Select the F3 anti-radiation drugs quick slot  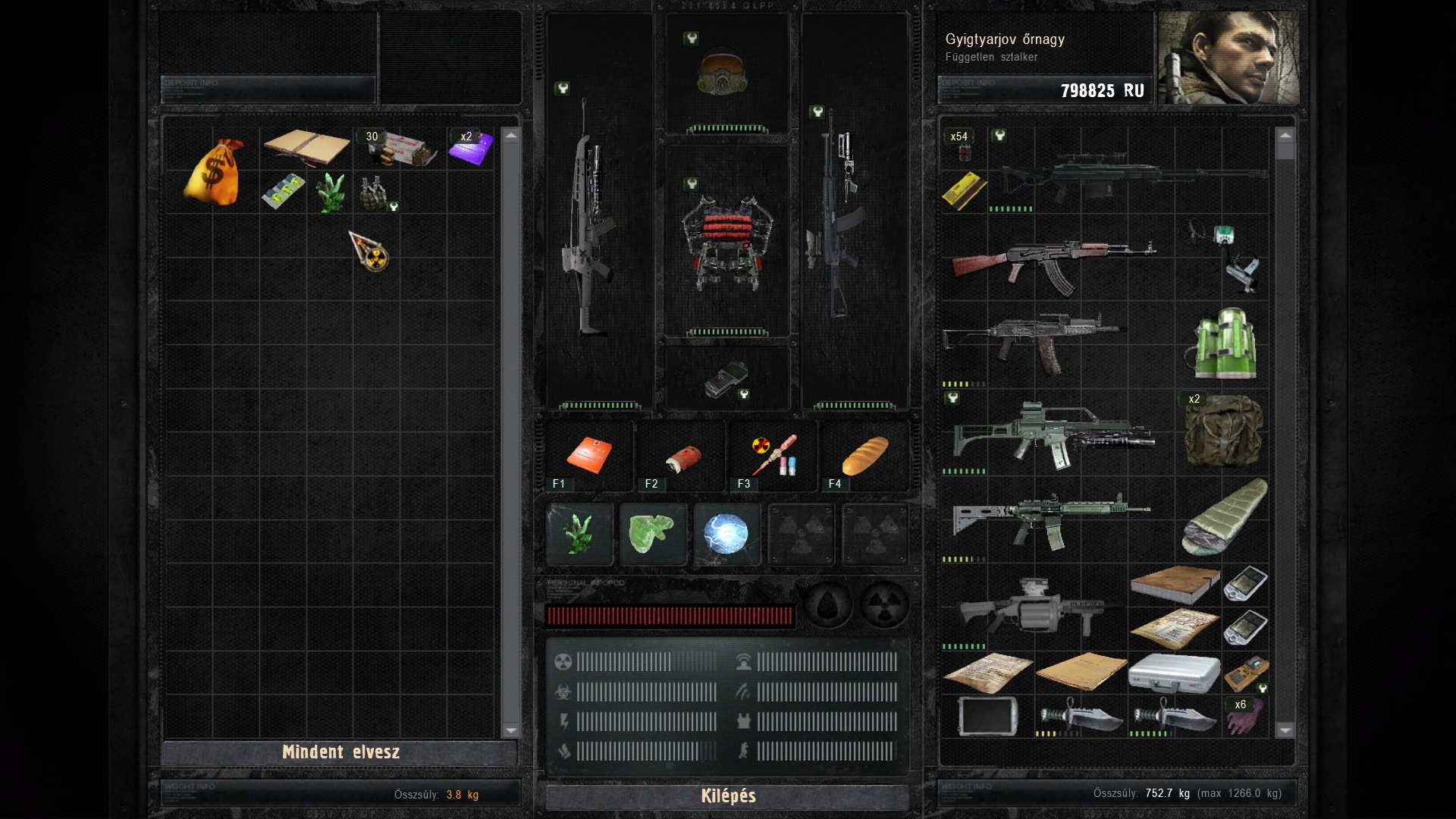coord(773,456)
